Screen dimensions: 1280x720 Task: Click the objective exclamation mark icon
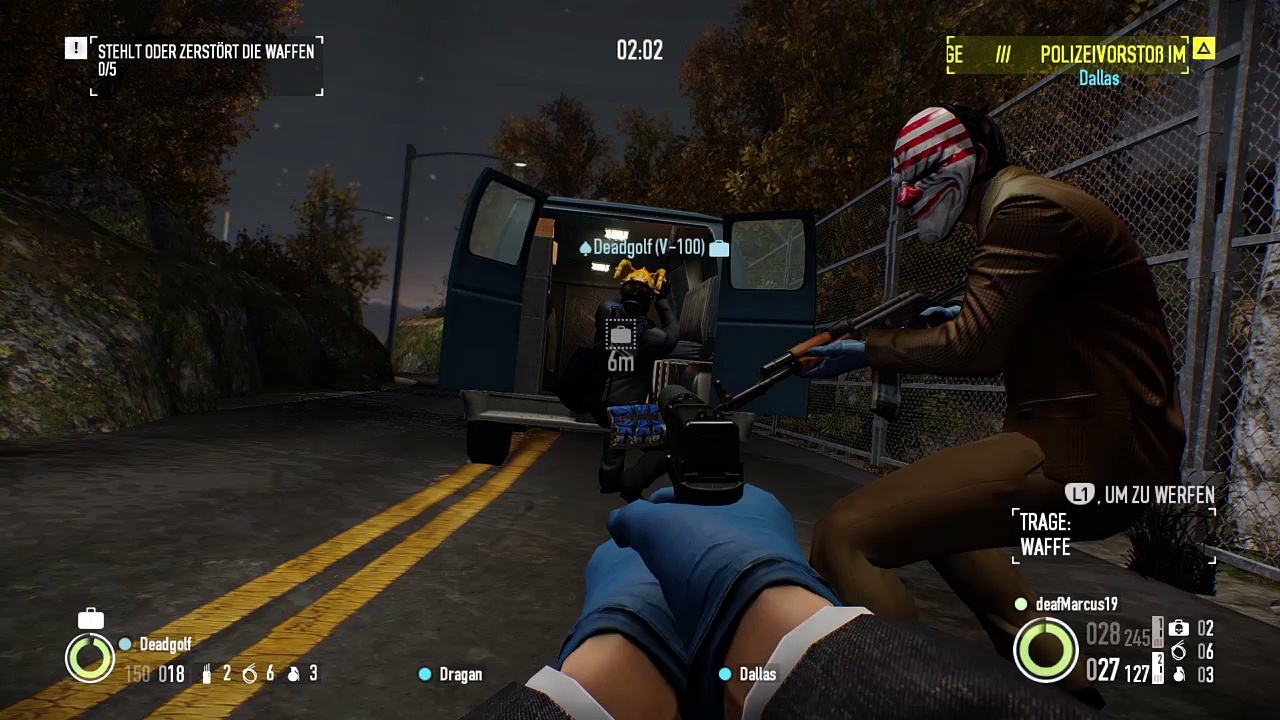[x=76, y=48]
